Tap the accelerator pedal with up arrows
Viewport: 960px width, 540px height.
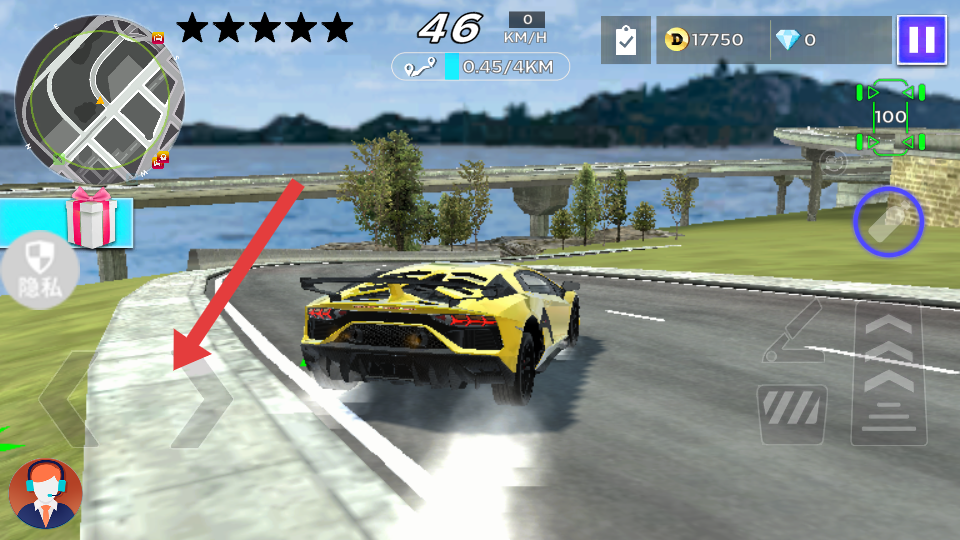click(x=887, y=372)
